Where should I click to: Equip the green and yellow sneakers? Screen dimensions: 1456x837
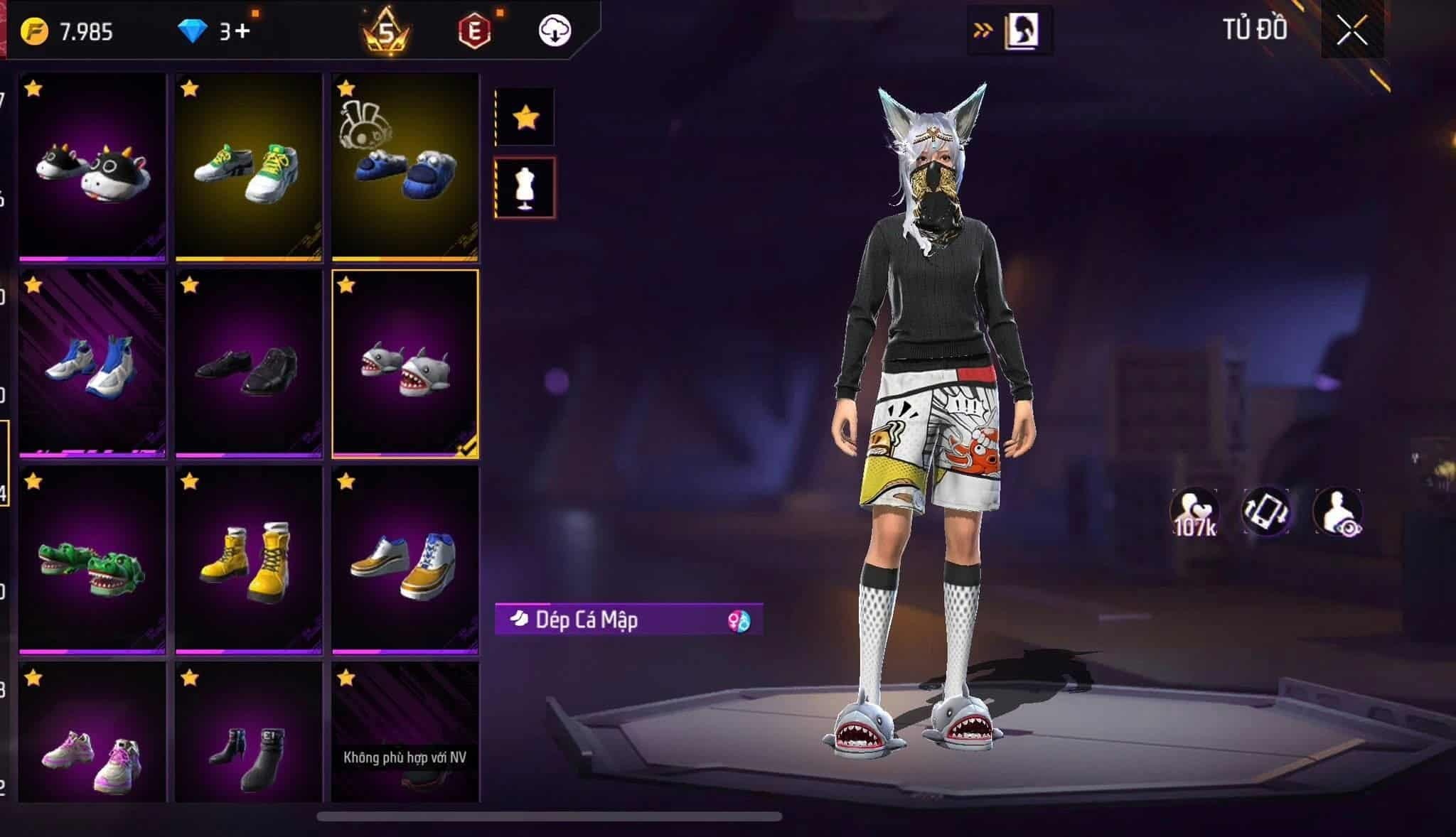249,168
